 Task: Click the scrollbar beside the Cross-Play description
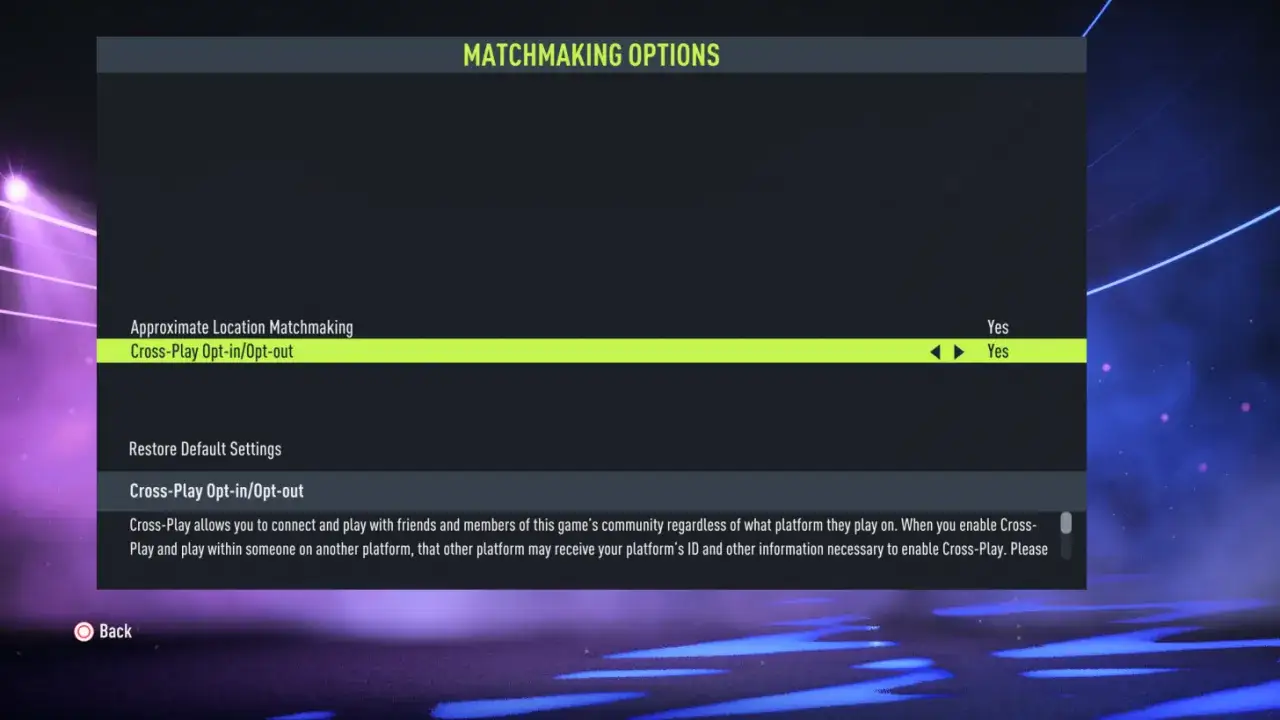pyautogui.click(x=1065, y=524)
